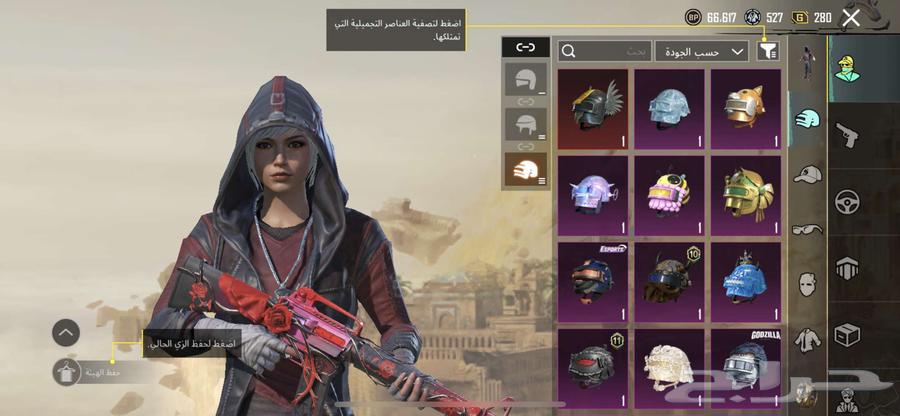
Task: Switch to the cap headwear category
Action: point(808,175)
